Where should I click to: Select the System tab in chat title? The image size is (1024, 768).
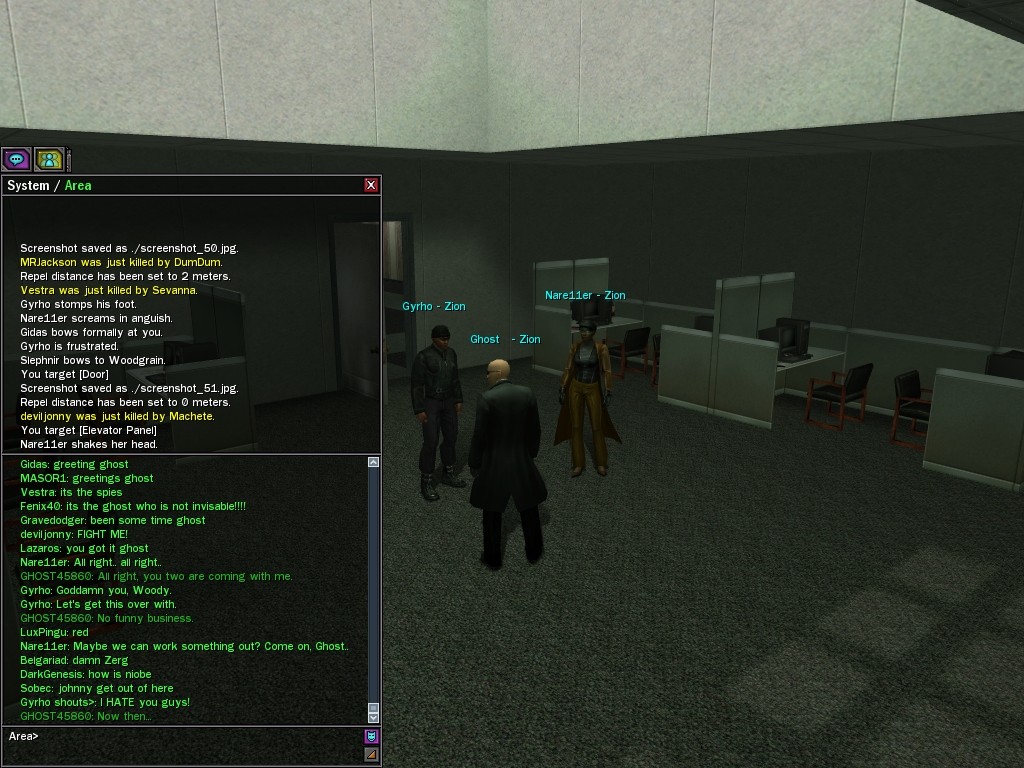[28, 186]
